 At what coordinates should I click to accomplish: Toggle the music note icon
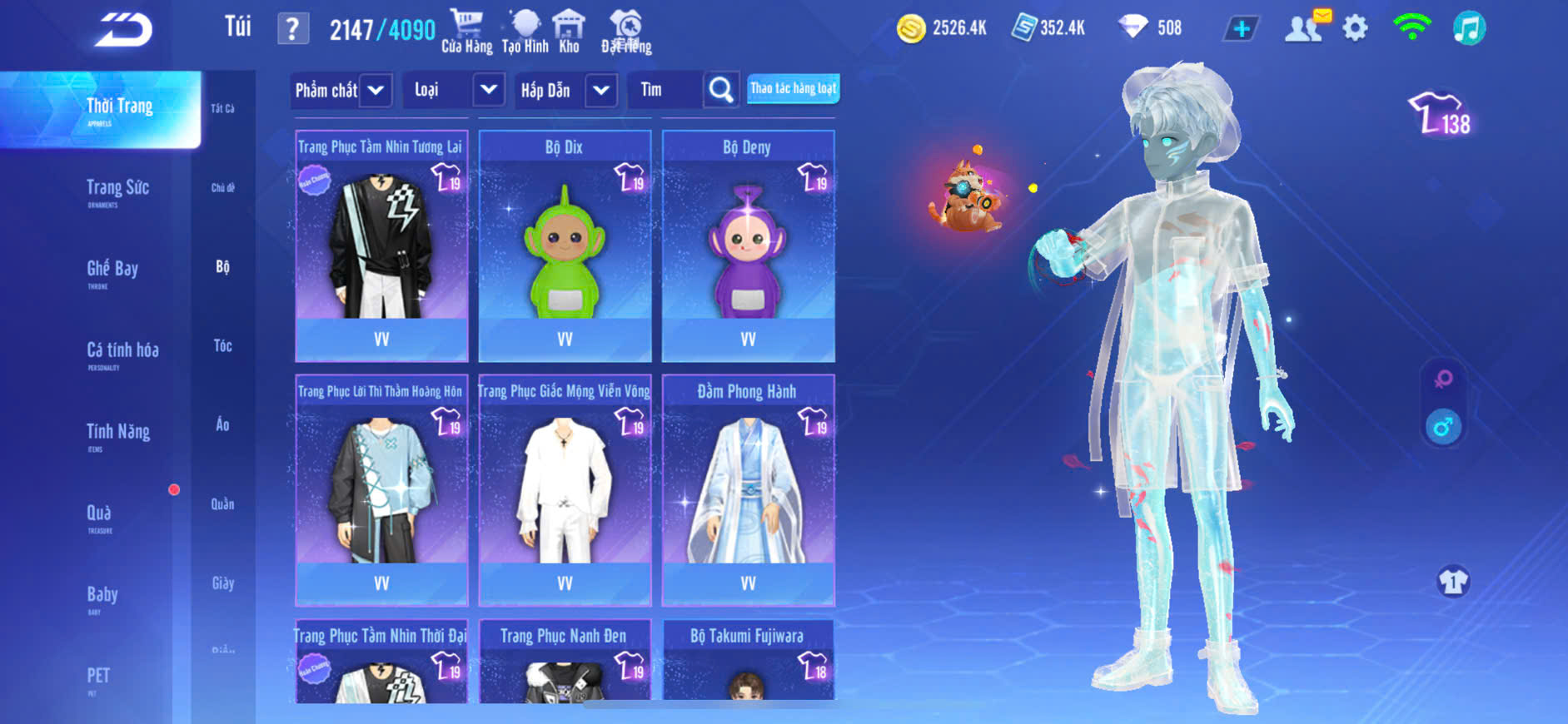click(1469, 28)
